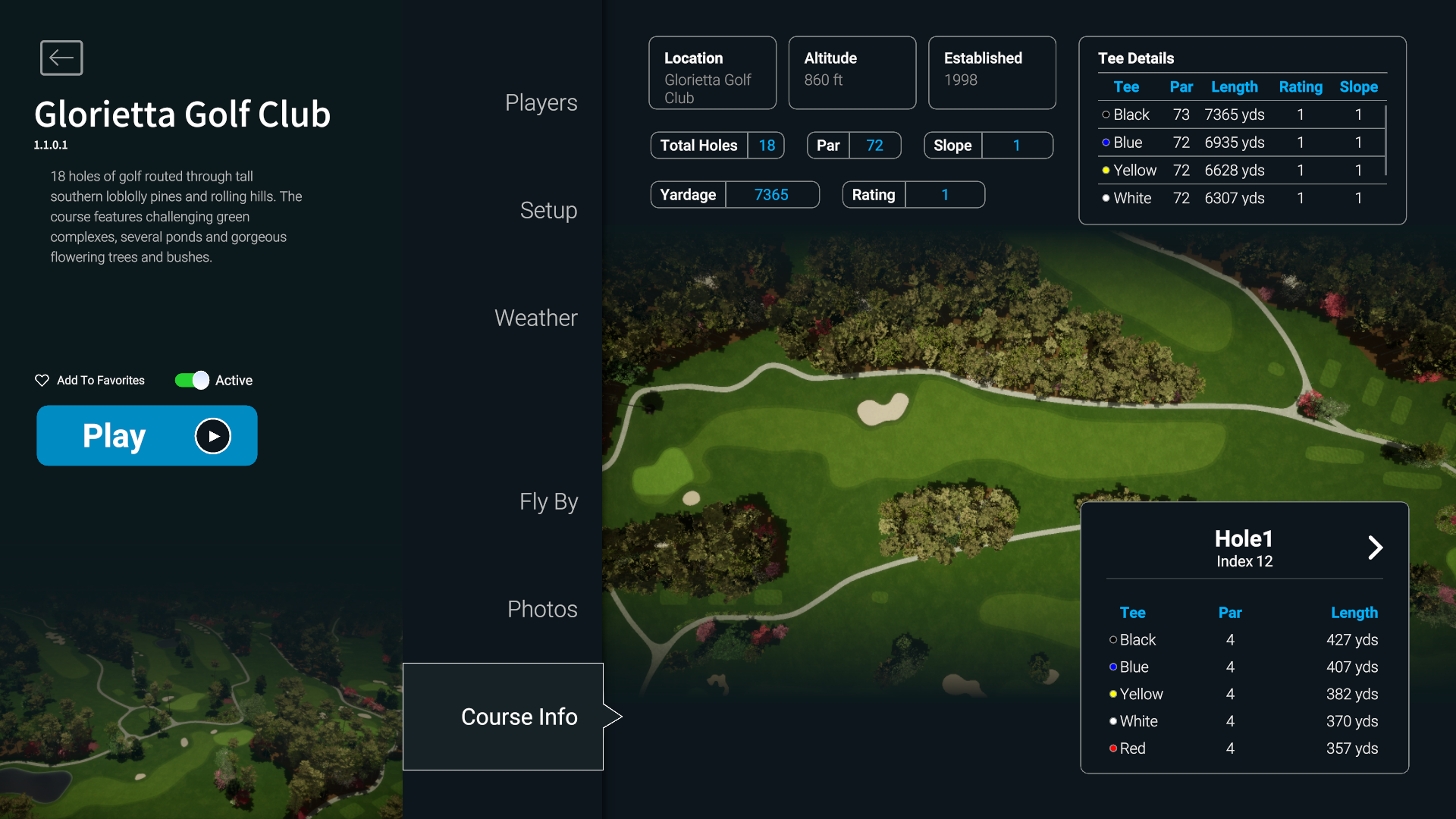Click the yellow tee color swatch in Tee Details
The width and height of the screenshot is (1456, 819).
[x=1106, y=170]
